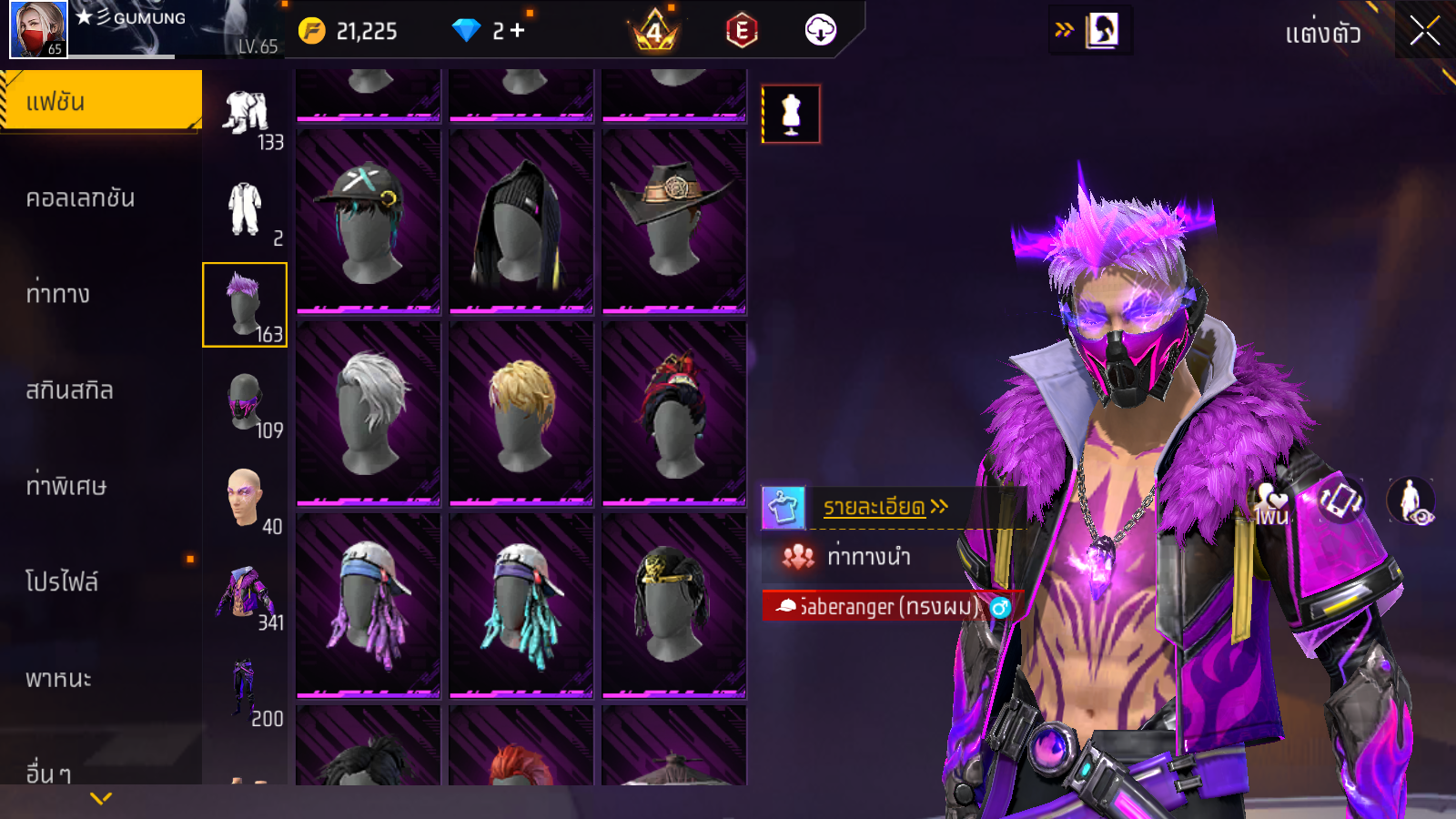Open the ท่าทางนำ lead emote option
Viewport: 1456px width, 819px height.
tap(867, 556)
